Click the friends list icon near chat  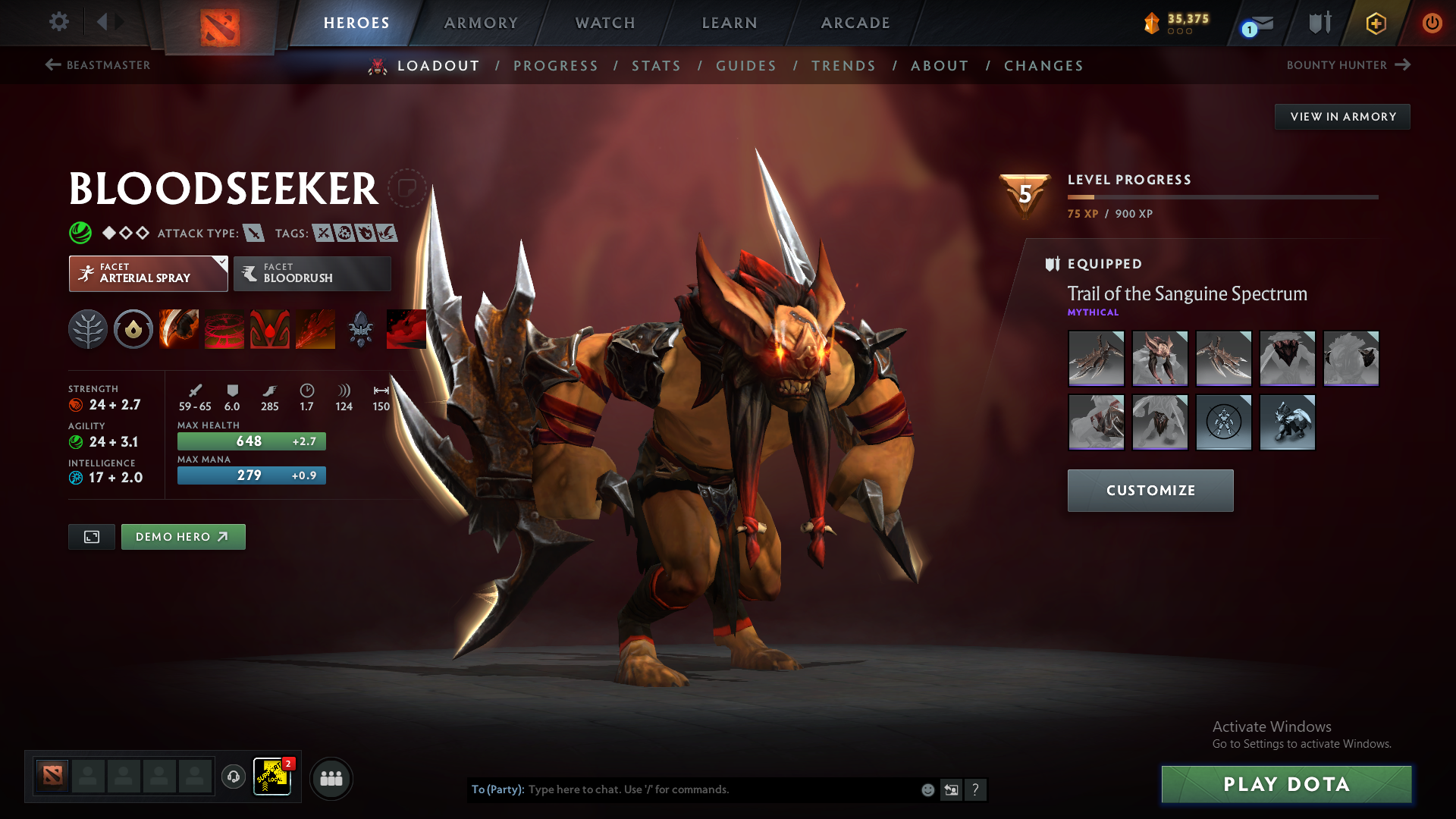pyautogui.click(x=331, y=778)
